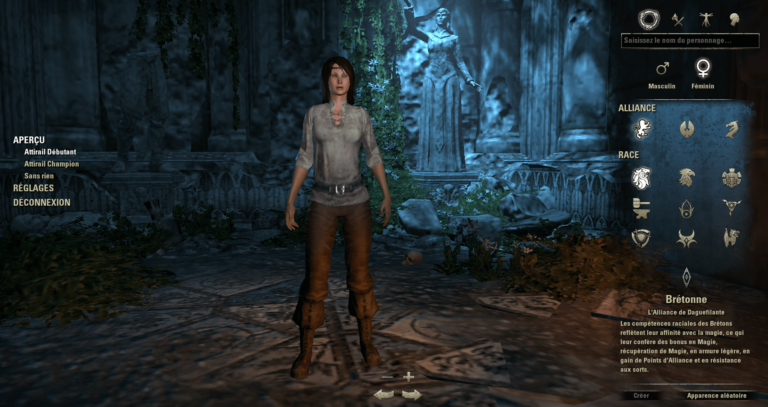Viewport: 768px width, 407px height.
Task: Click the character name input field
Action: [684, 41]
